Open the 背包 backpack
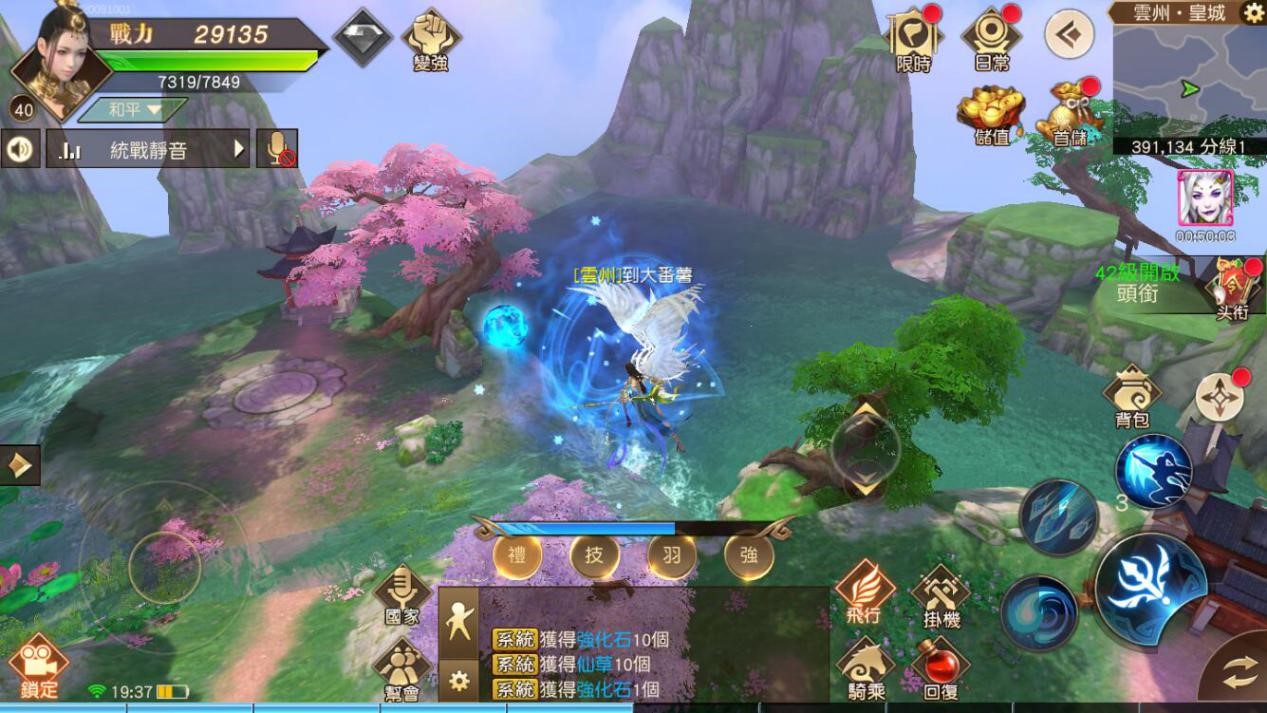 pyautogui.click(x=1131, y=397)
